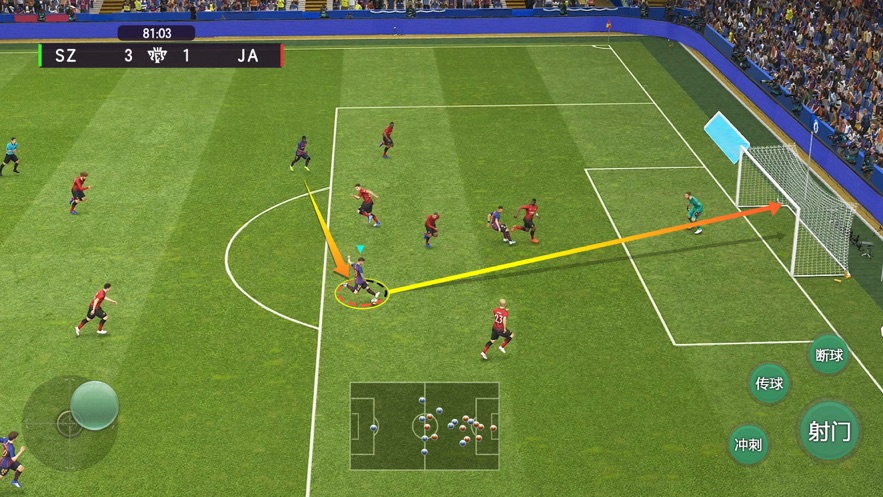
Task: Tap the 射门 shoot button
Action: click(829, 431)
